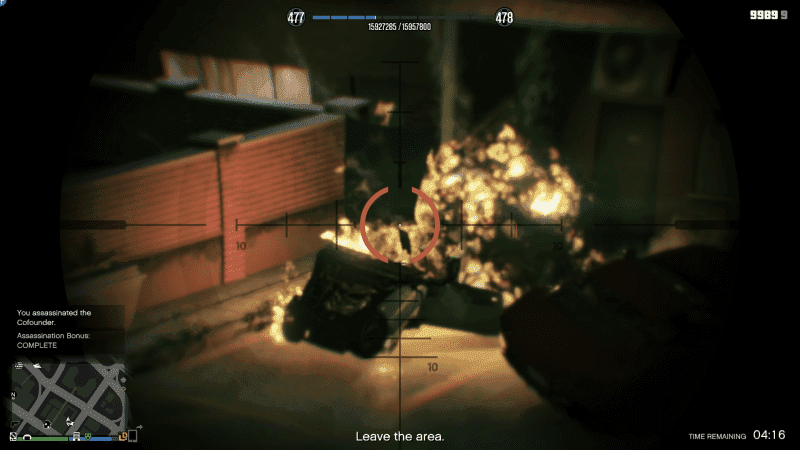Viewport: 800px width, 450px height.
Task: Click the rank 478 badge
Action: tap(504, 17)
